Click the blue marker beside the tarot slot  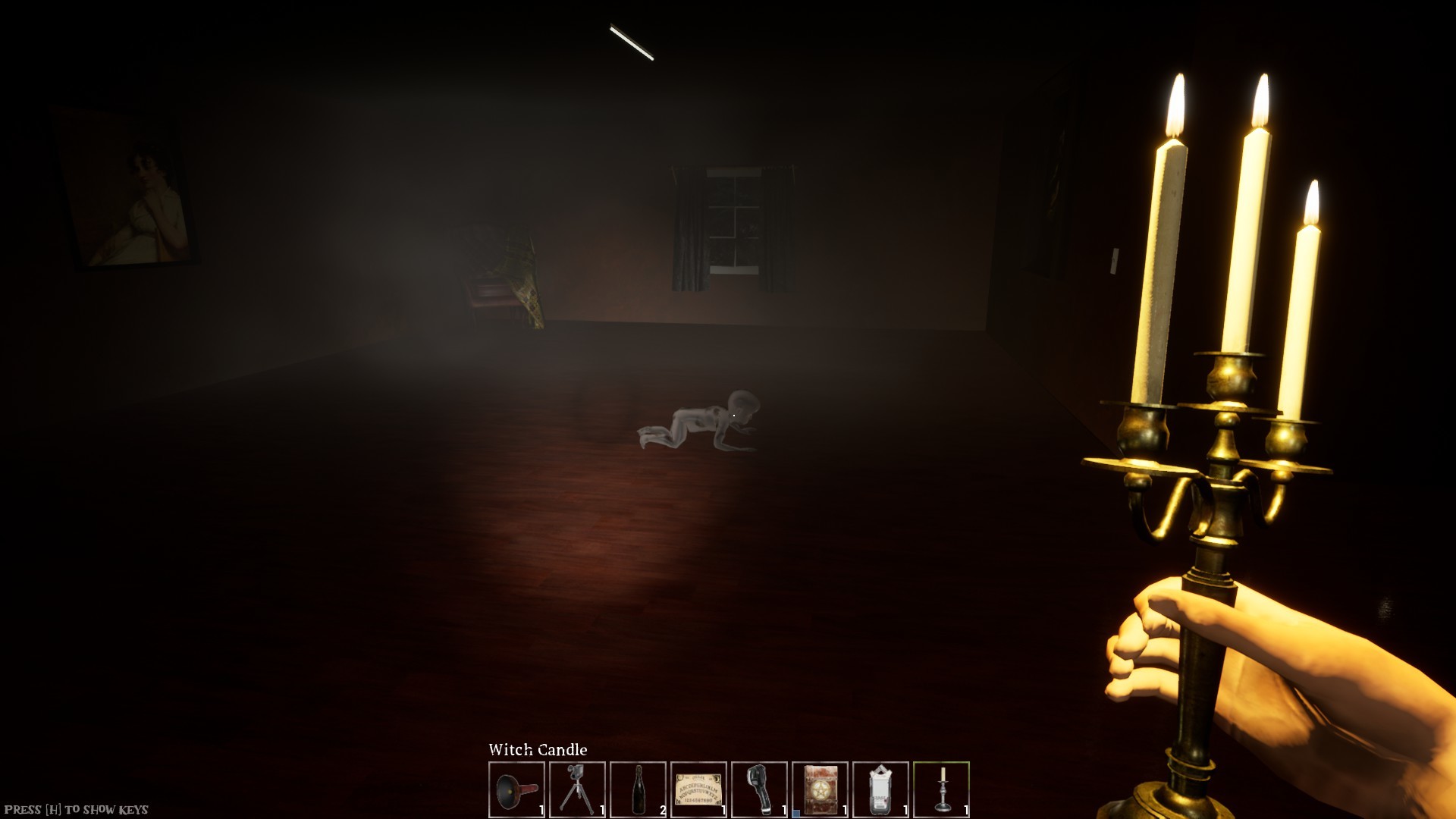pyautogui.click(x=795, y=811)
